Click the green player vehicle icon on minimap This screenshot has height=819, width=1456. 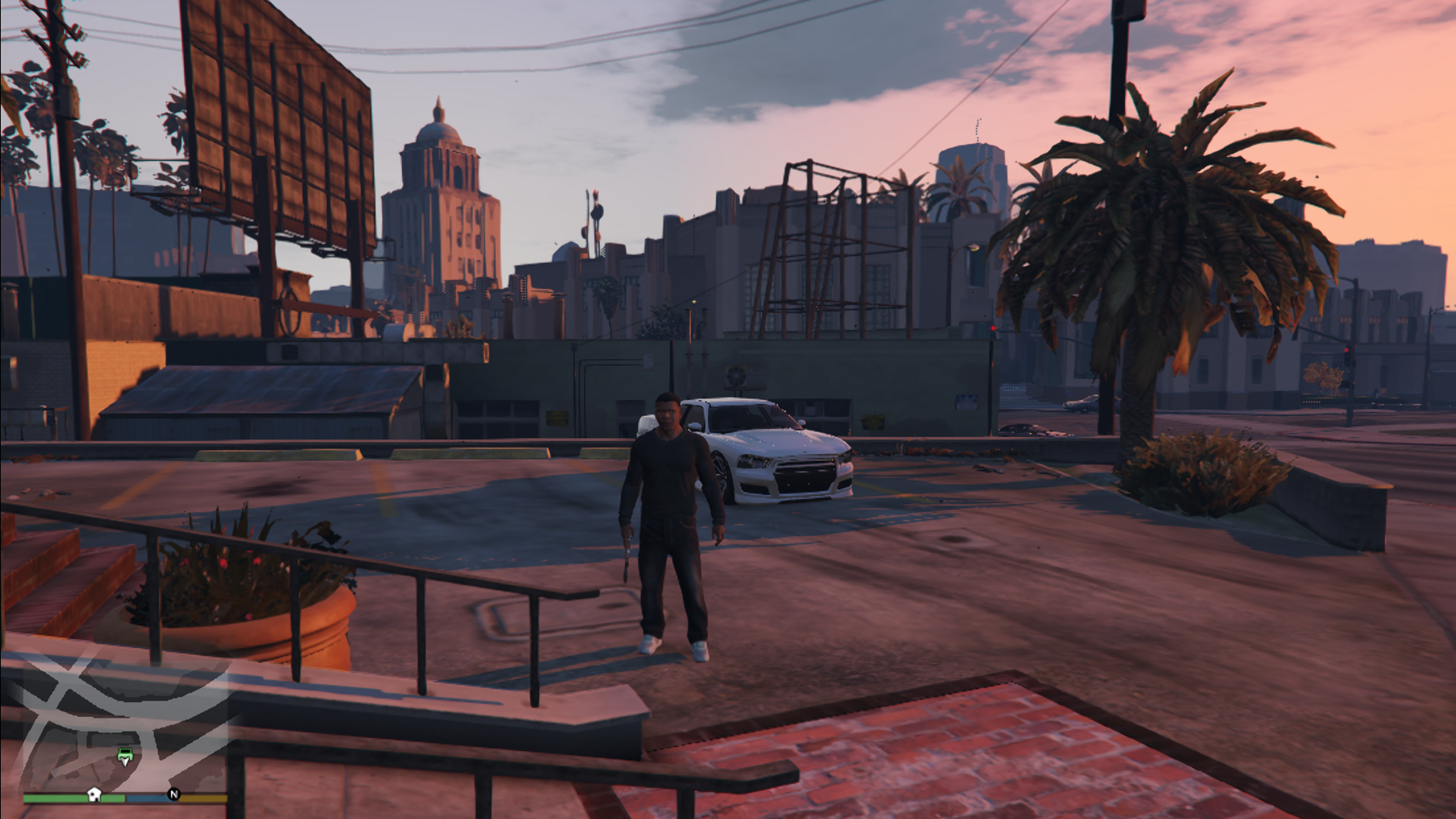pyautogui.click(x=124, y=756)
